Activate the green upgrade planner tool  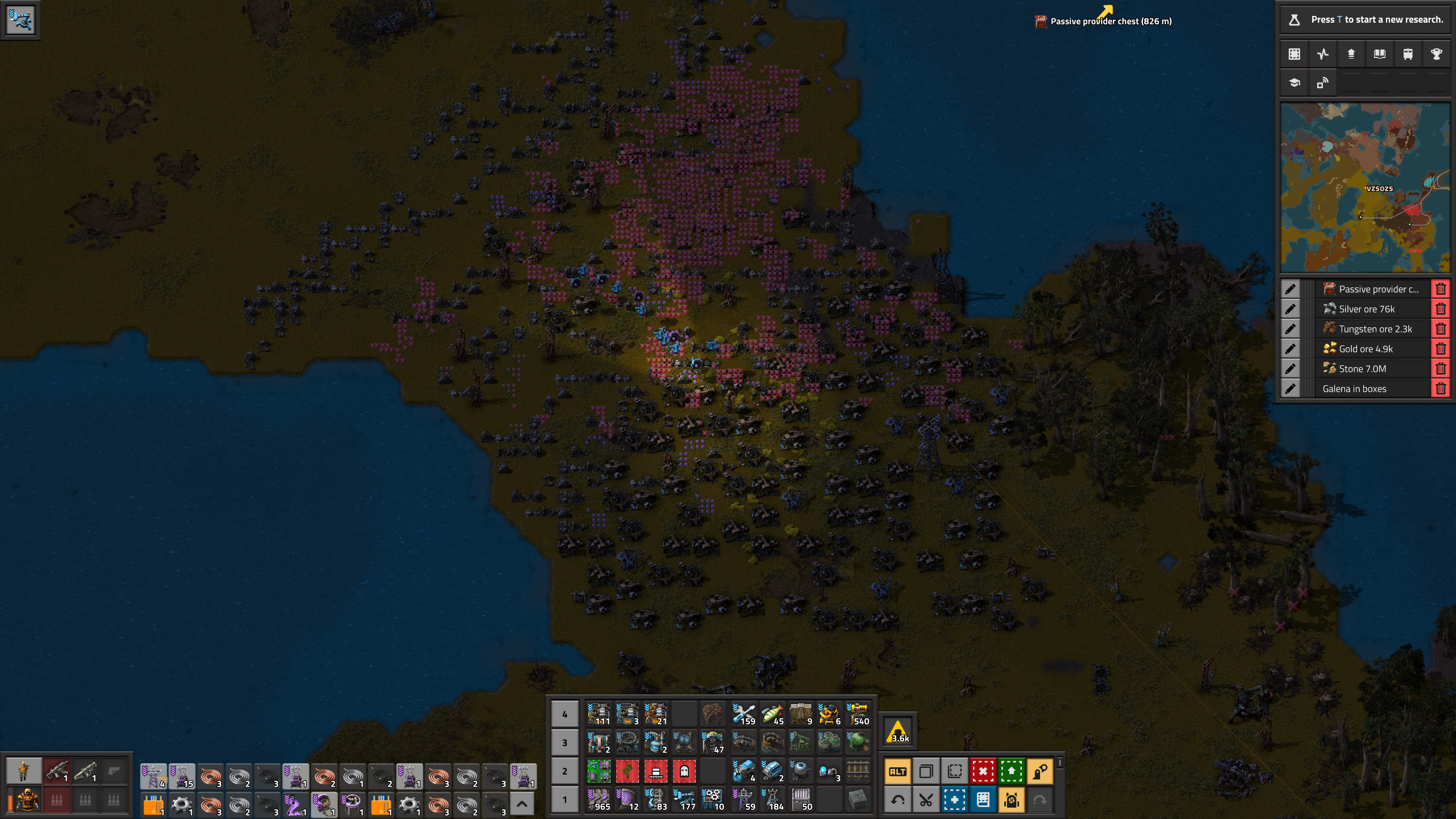1011,772
